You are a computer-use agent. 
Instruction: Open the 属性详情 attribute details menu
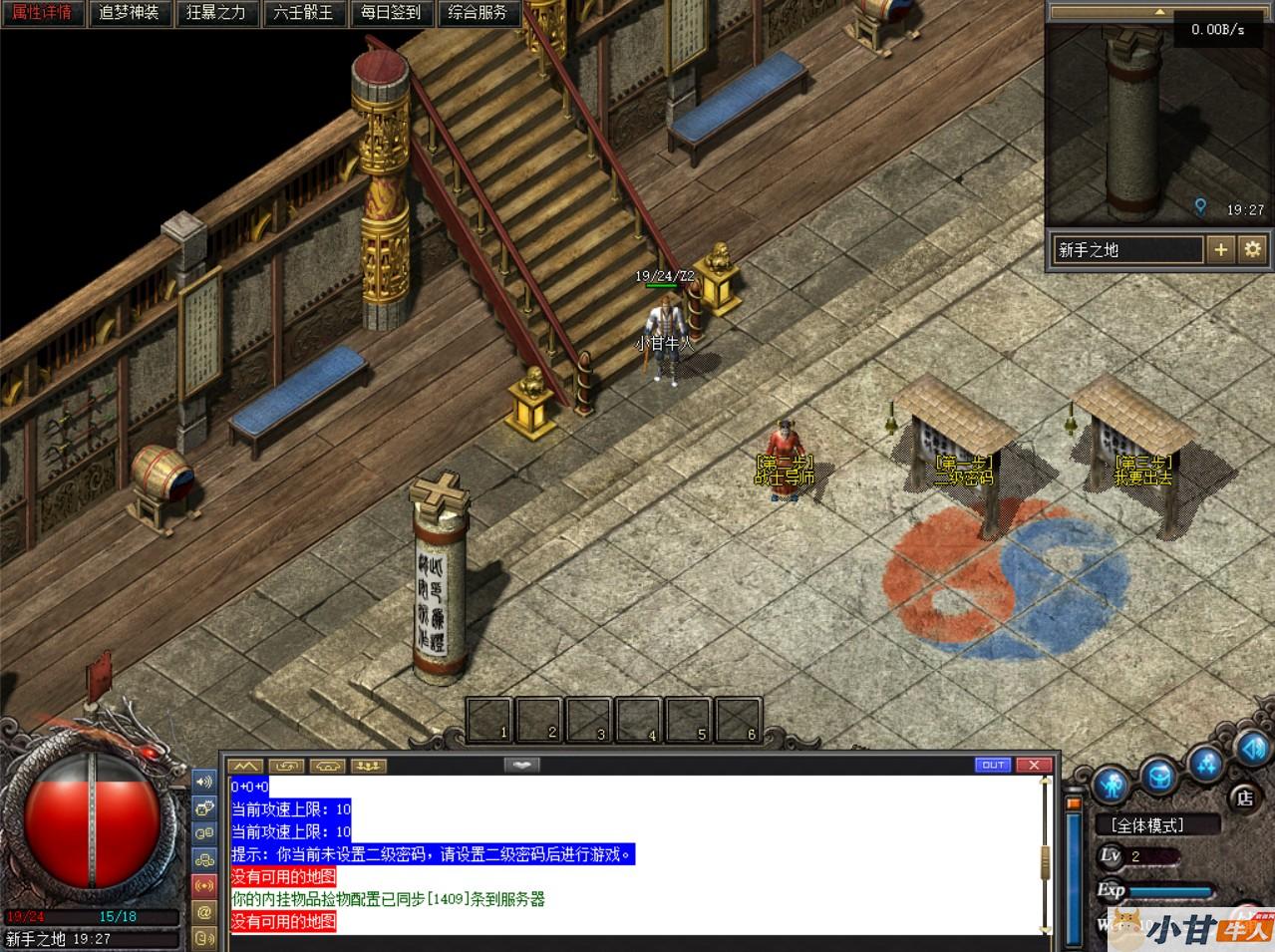click(42, 13)
